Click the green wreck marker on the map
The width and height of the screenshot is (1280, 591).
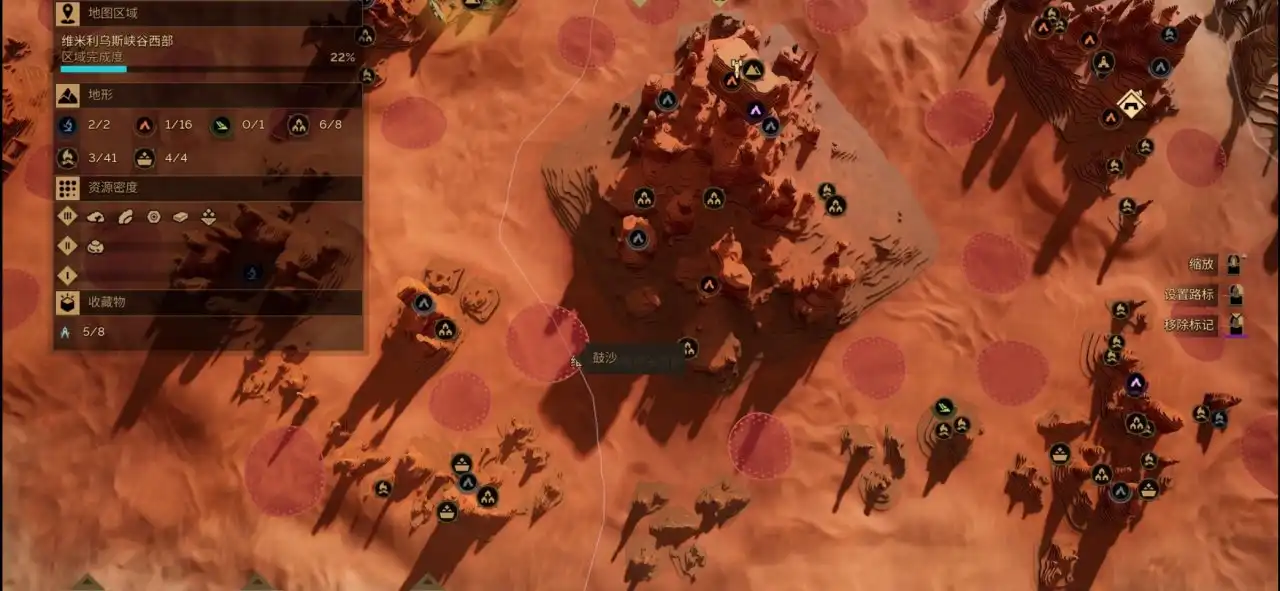944,407
